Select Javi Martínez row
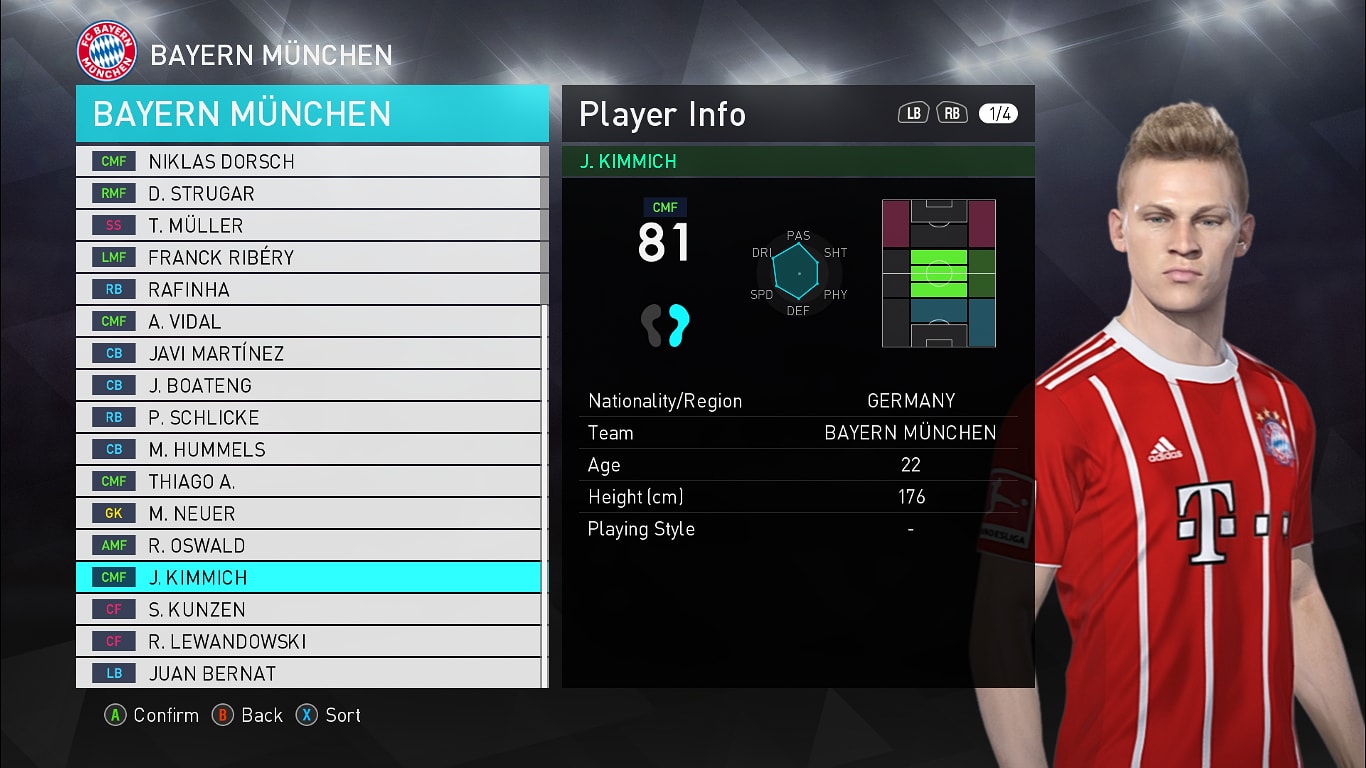1366x768 pixels. coord(310,353)
